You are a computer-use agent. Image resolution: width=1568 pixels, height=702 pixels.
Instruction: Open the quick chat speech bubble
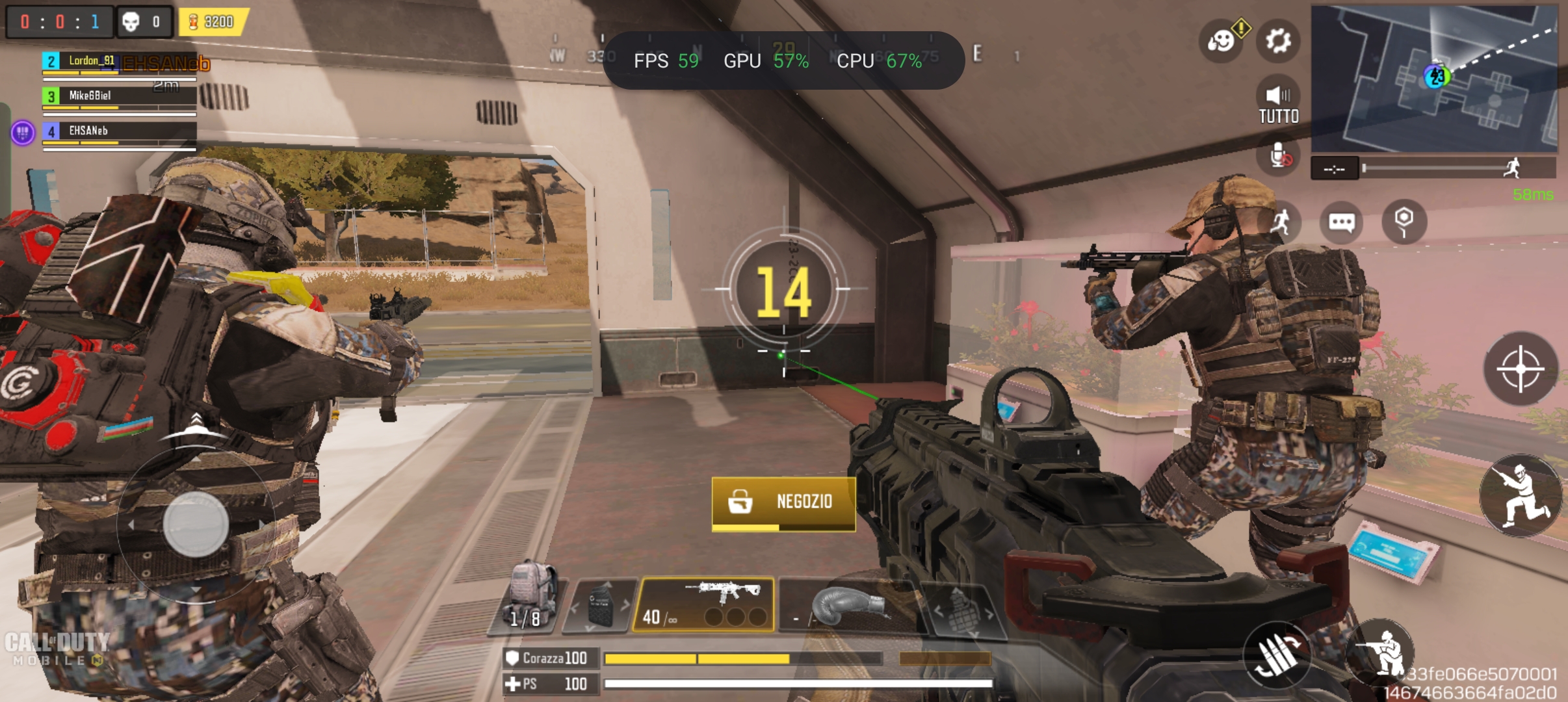pyautogui.click(x=1342, y=223)
